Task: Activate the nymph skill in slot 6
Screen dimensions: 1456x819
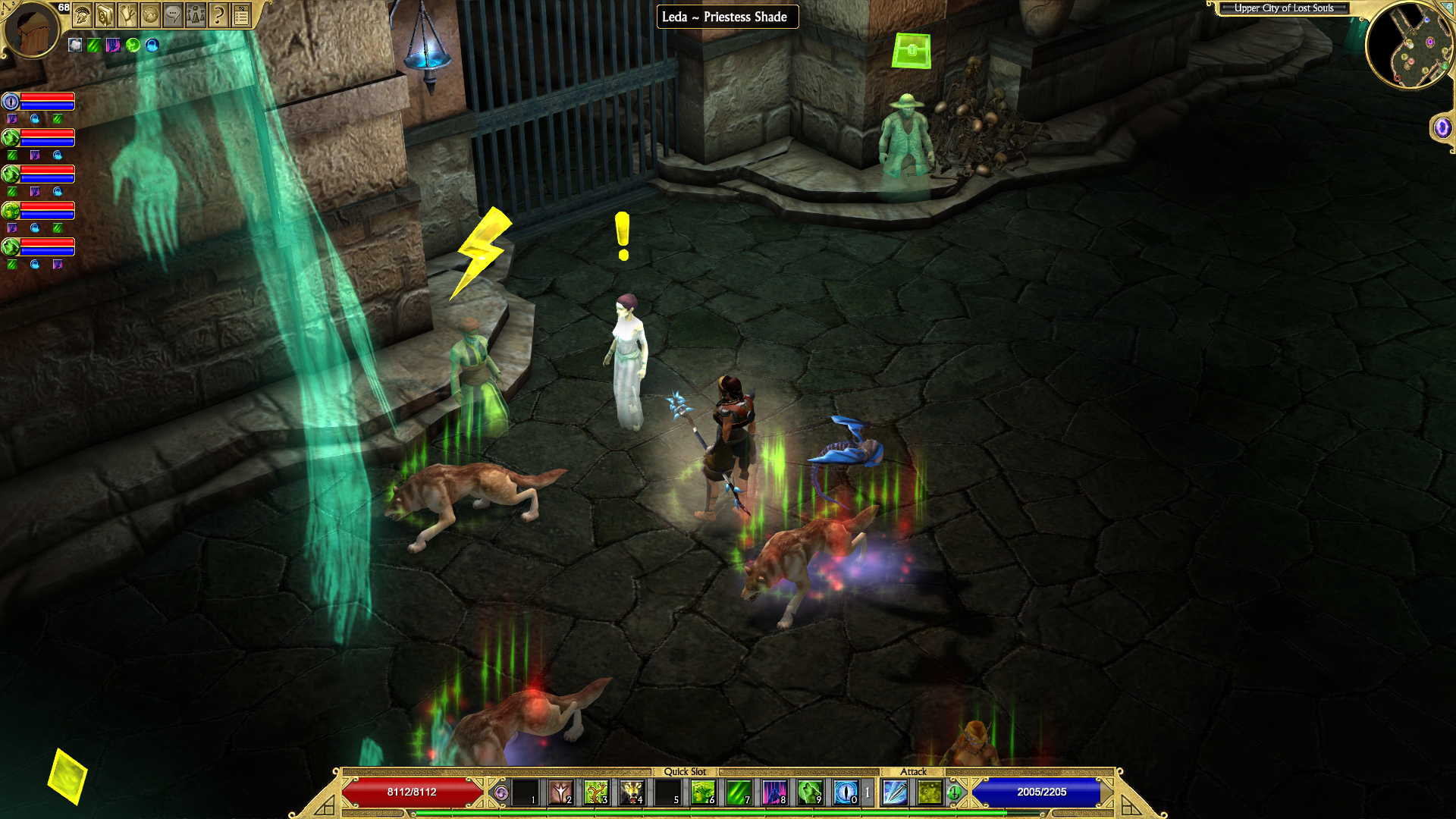Action: [x=702, y=792]
